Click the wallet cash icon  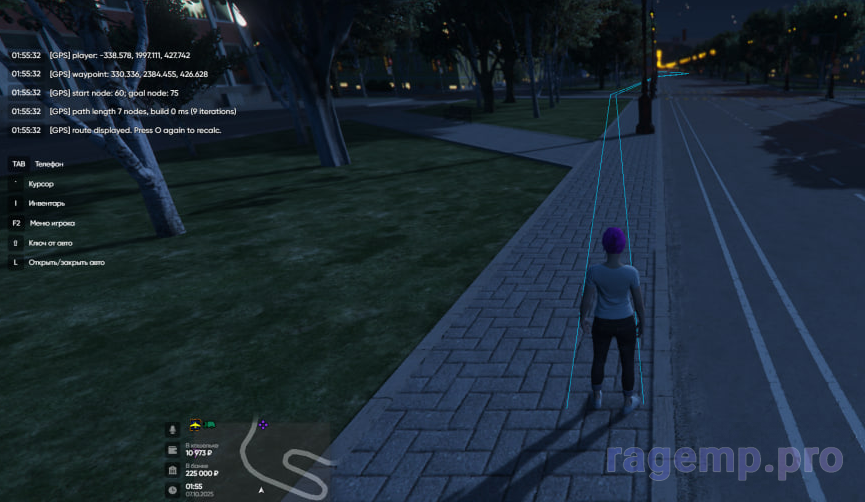(x=173, y=450)
